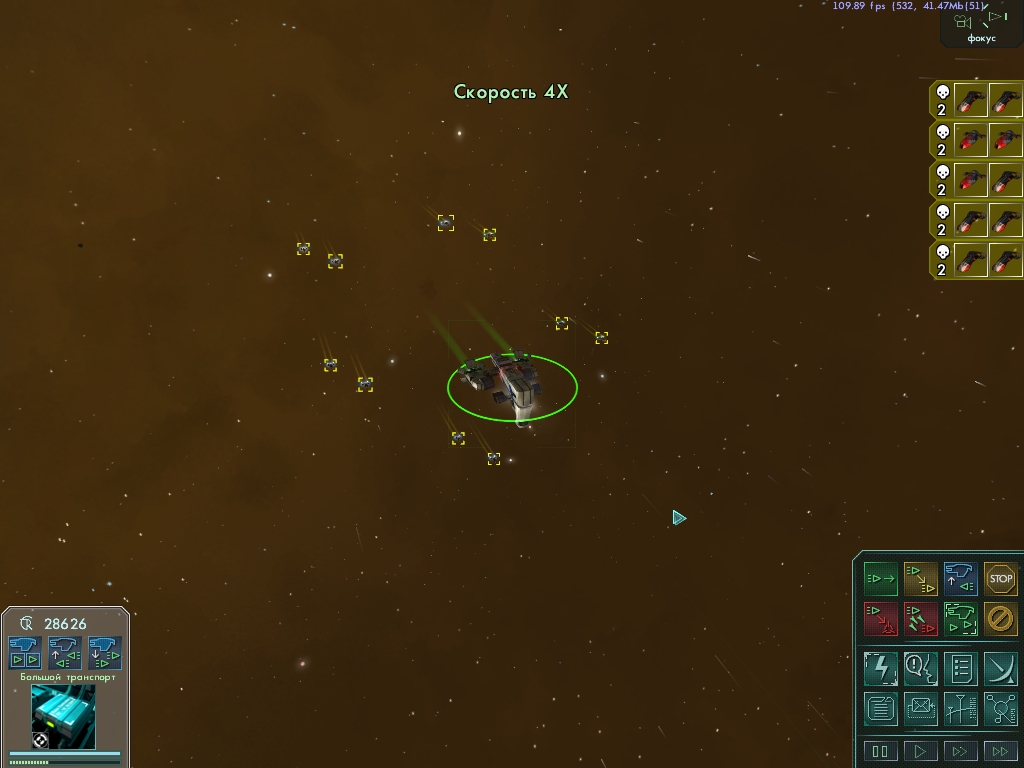The height and width of the screenshot is (768, 1024).
Task: Open the radar dish panel
Action: coord(1000,667)
